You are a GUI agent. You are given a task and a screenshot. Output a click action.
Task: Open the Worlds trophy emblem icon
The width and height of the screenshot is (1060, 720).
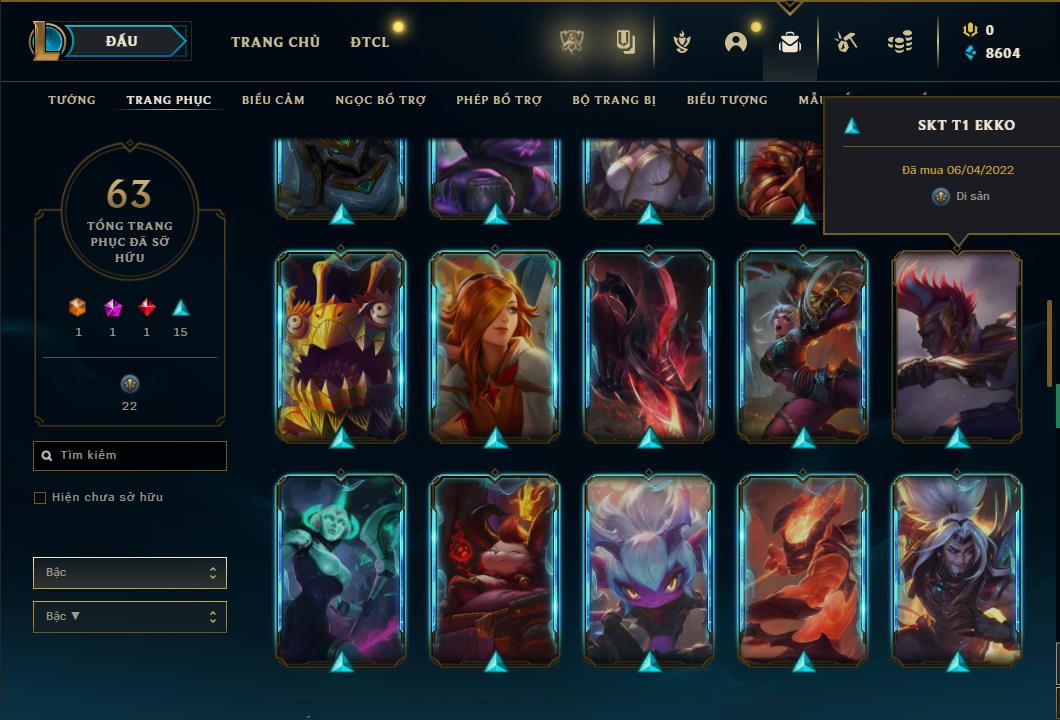(x=572, y=42)
